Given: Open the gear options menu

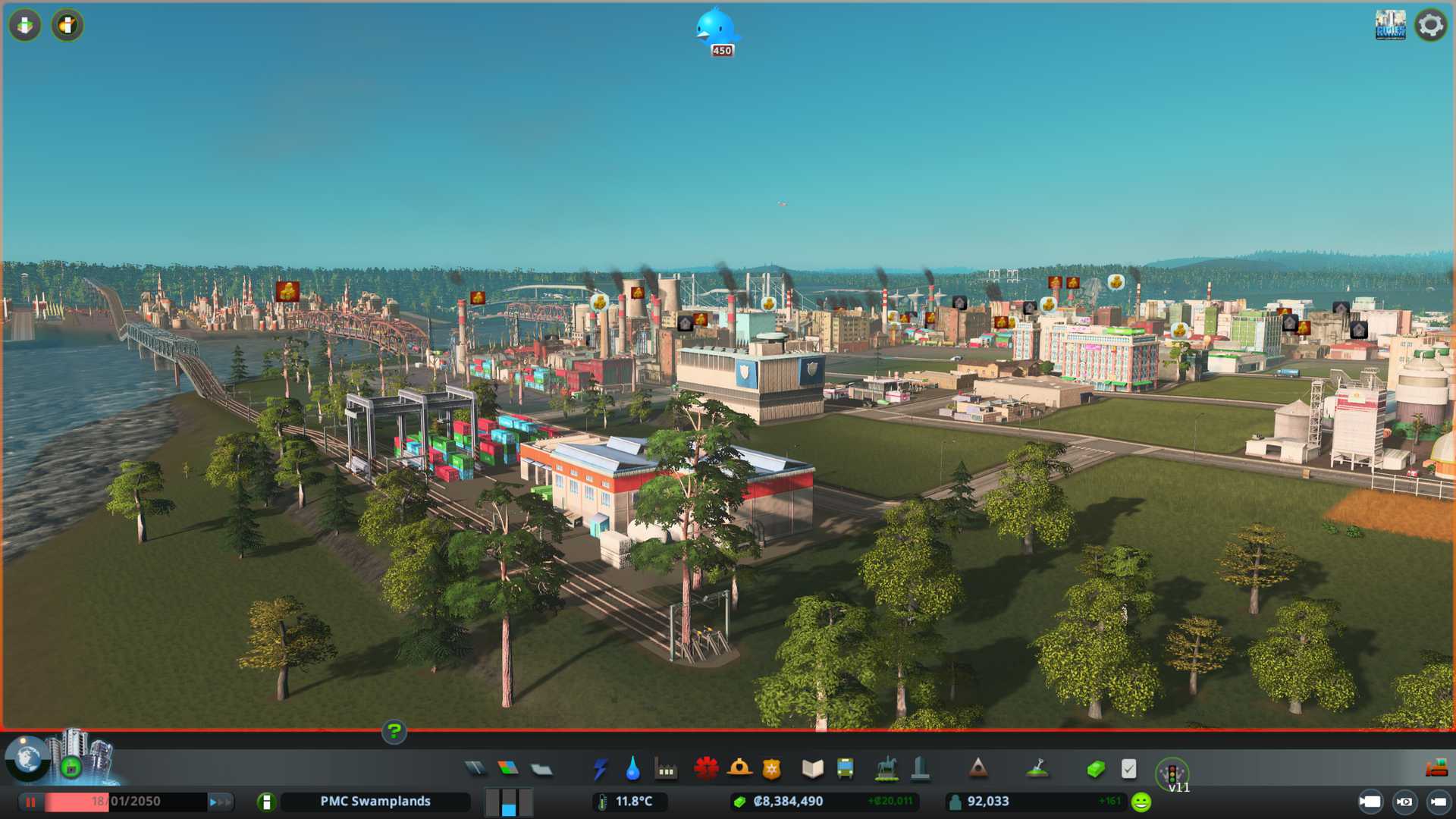Looking at the screenshot, I should [x=1431, y=26].
